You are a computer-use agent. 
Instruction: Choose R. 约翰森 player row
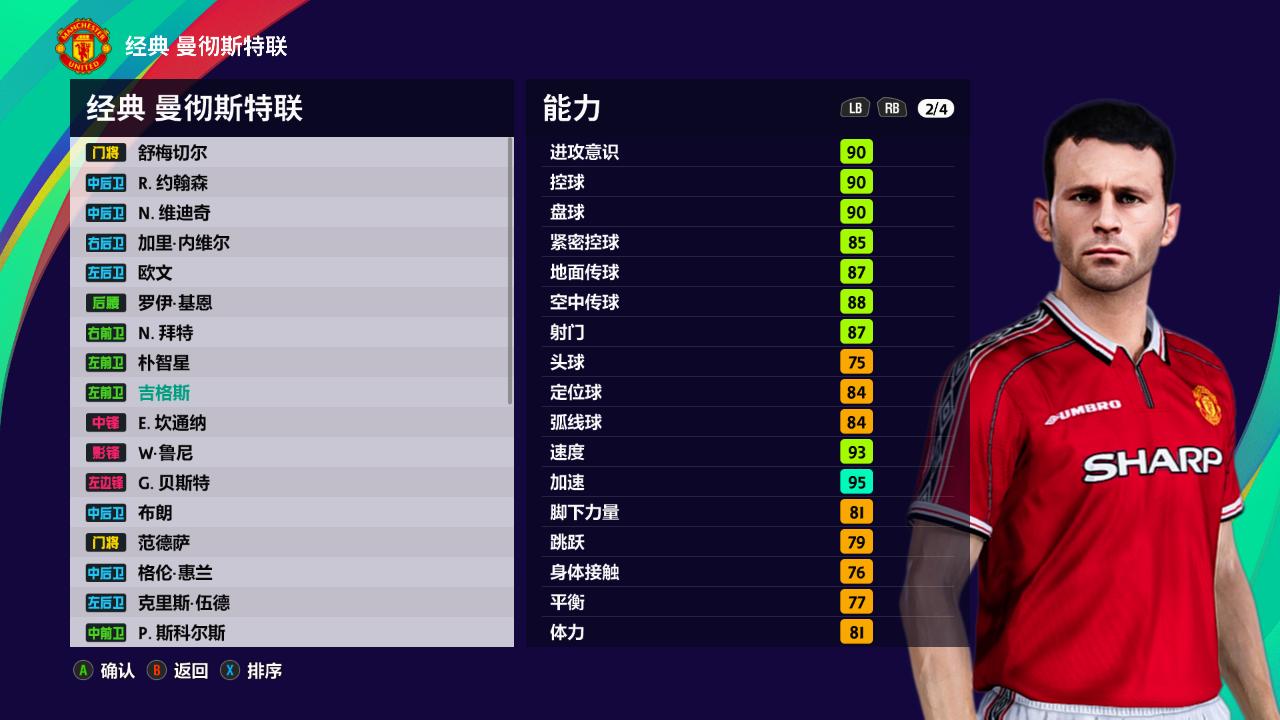coord(290,183)
